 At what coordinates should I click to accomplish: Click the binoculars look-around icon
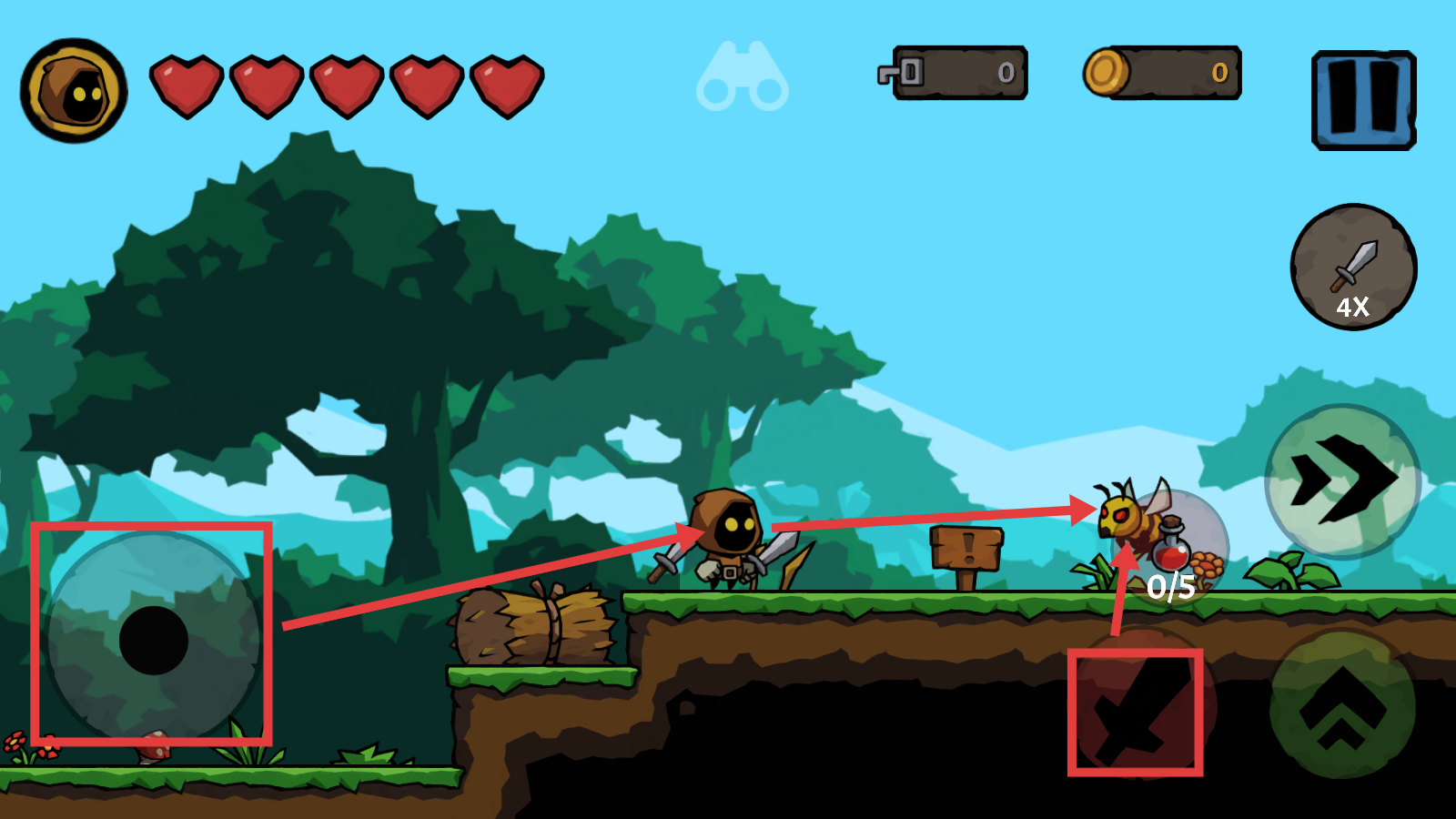click(x=743, y=78)
